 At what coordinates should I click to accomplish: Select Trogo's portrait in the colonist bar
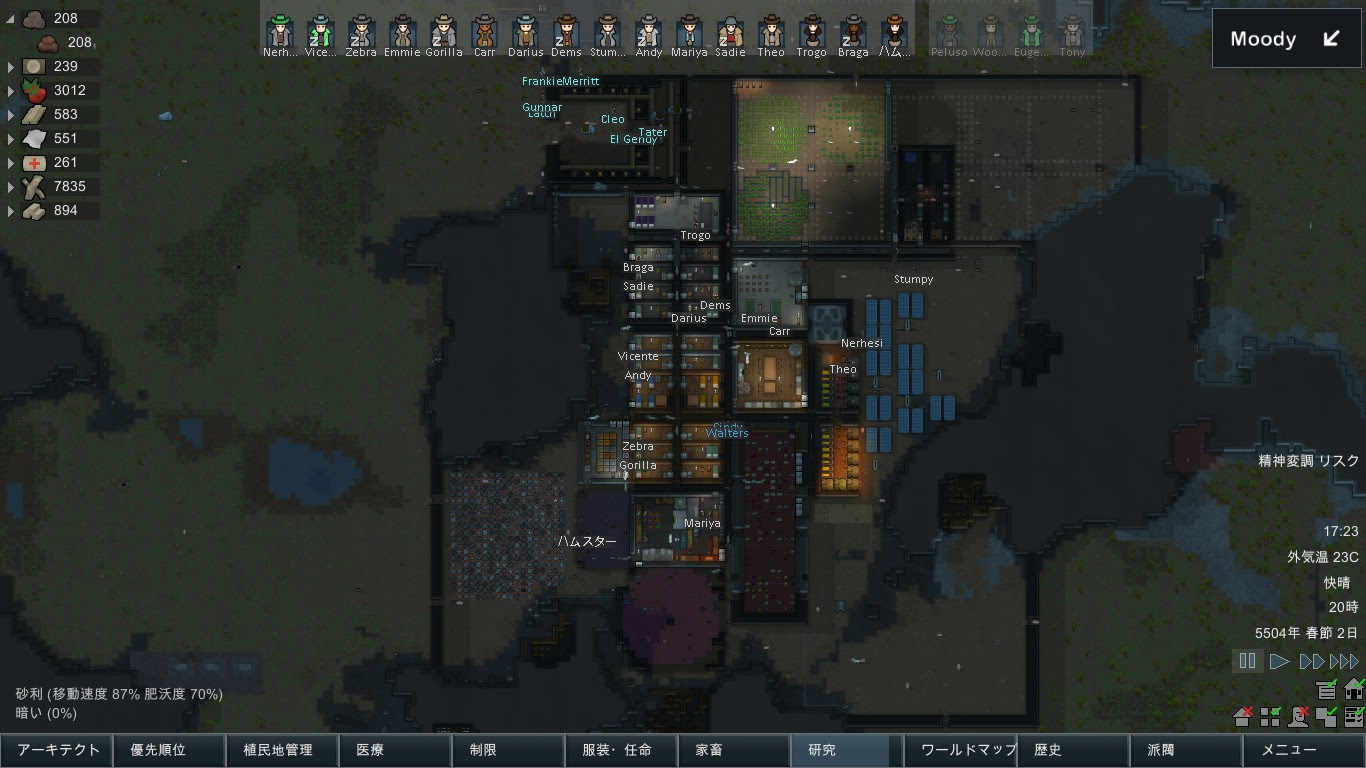coord(813,30)
